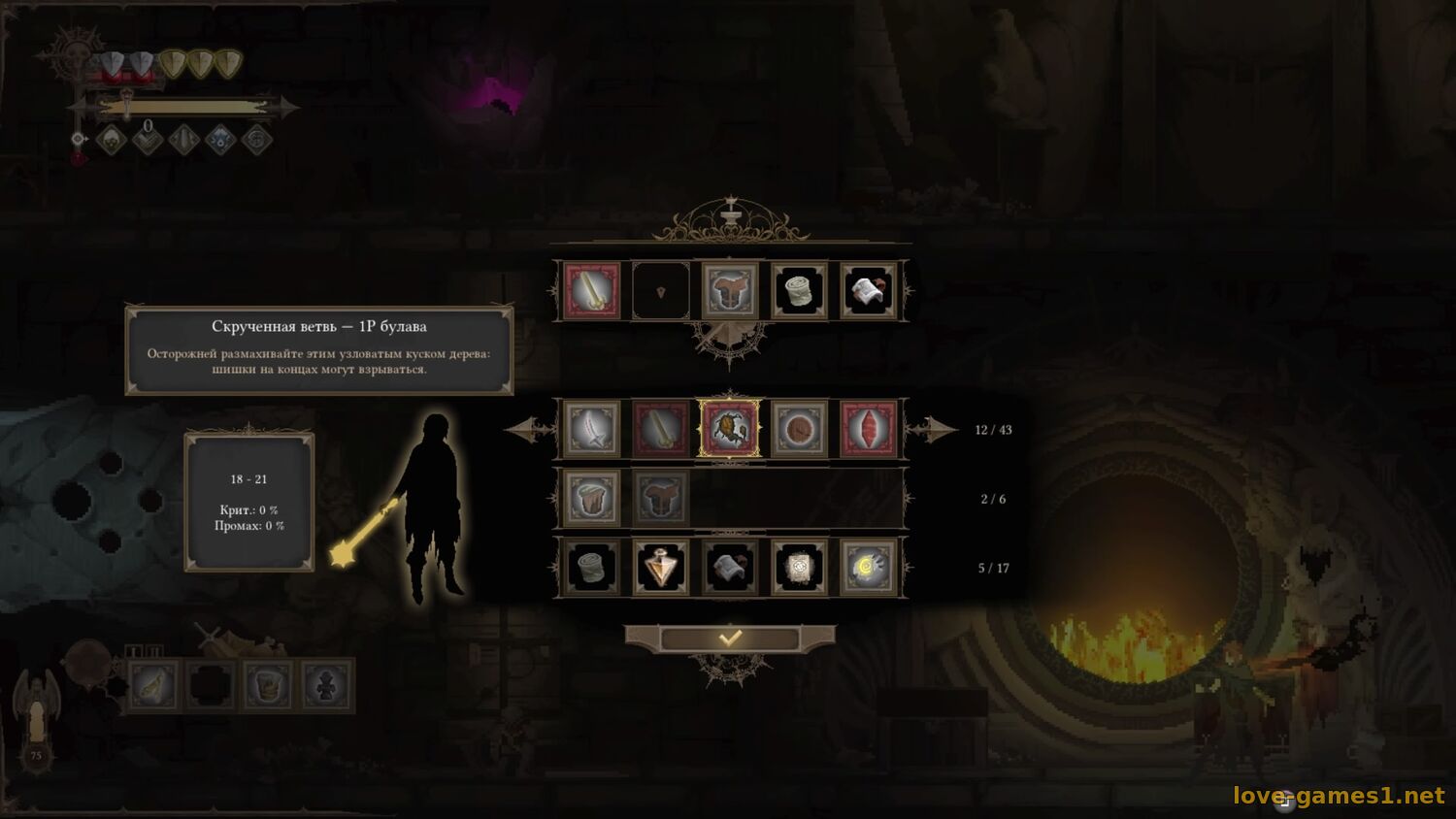The height and width of the screenshot is (819, 1456).
Task: Choose the curved sabre weapon slot
Action: [591, 429]
